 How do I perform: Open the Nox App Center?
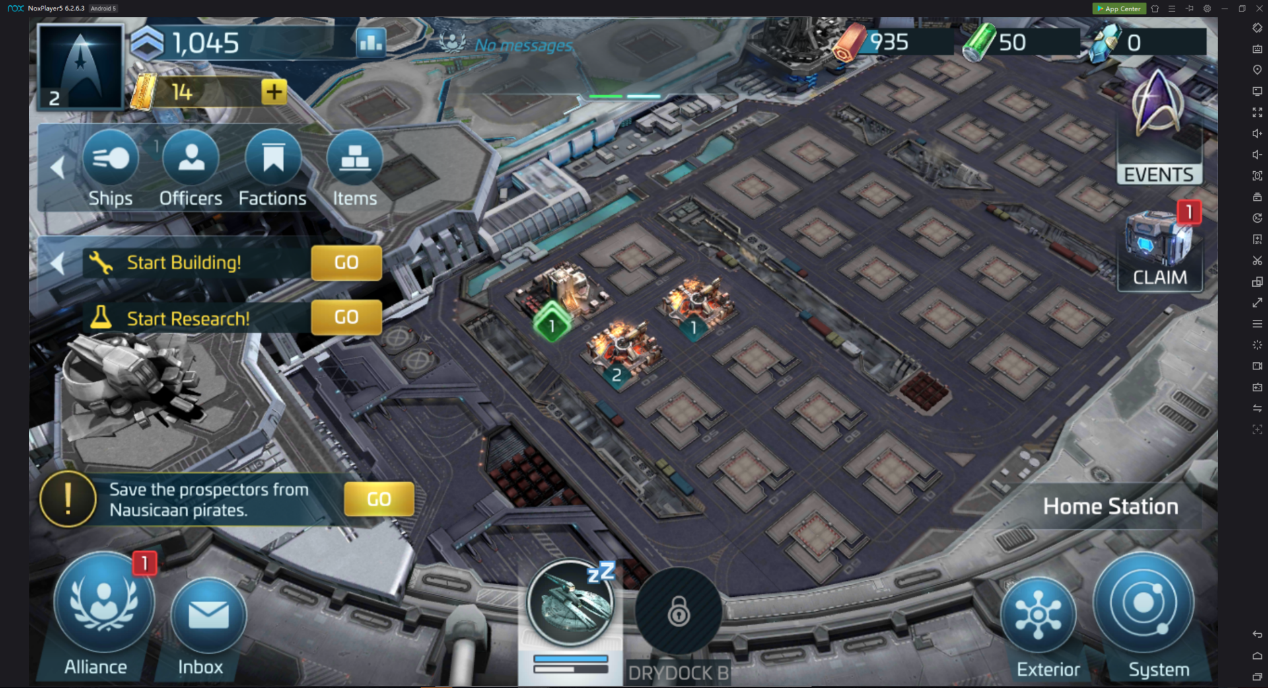click(x=1119, y=8)
